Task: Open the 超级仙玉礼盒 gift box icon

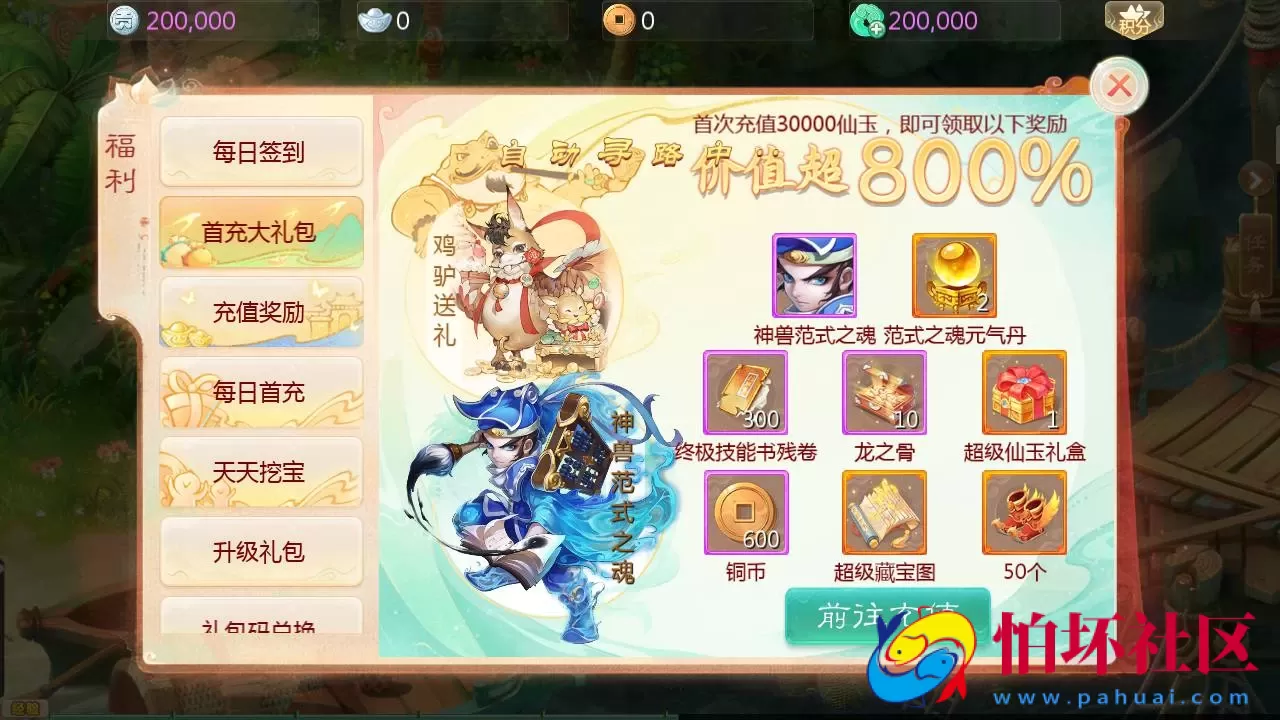Action: pyautogui.click(x=1023, y=392)
